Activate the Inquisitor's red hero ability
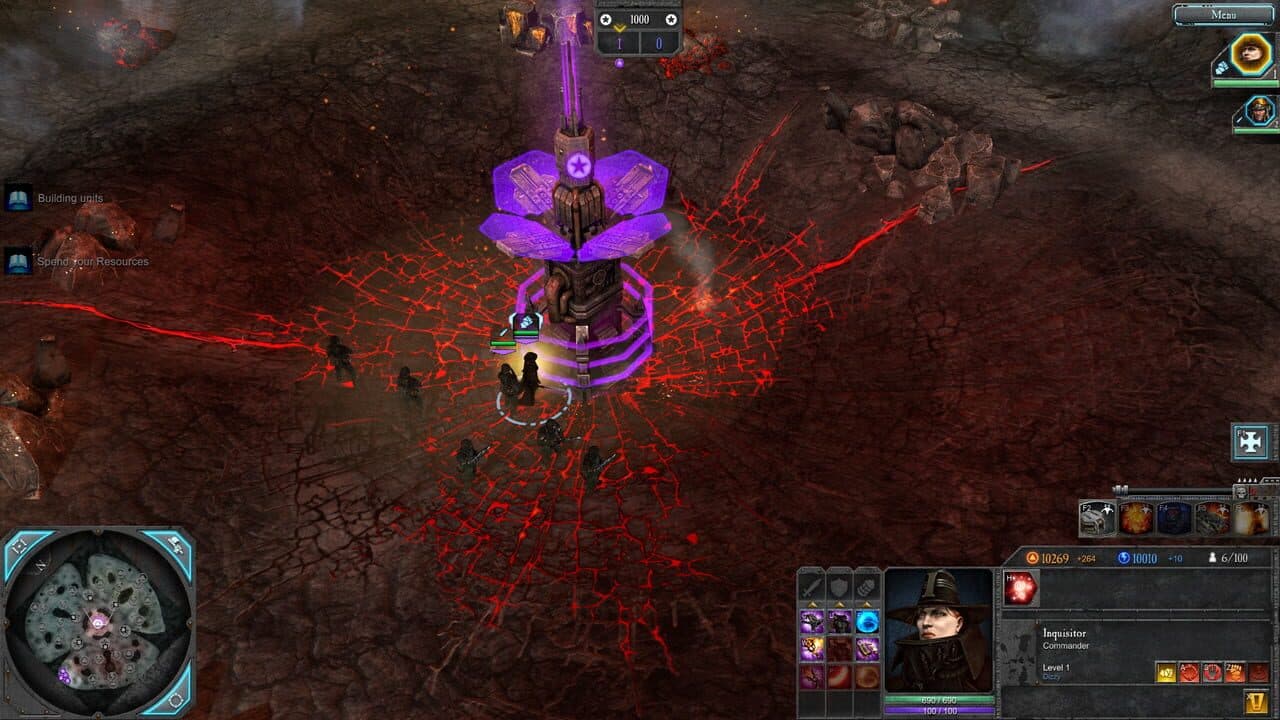The height and width of the screenshot is (720, 1280). tap(1020, 586)
